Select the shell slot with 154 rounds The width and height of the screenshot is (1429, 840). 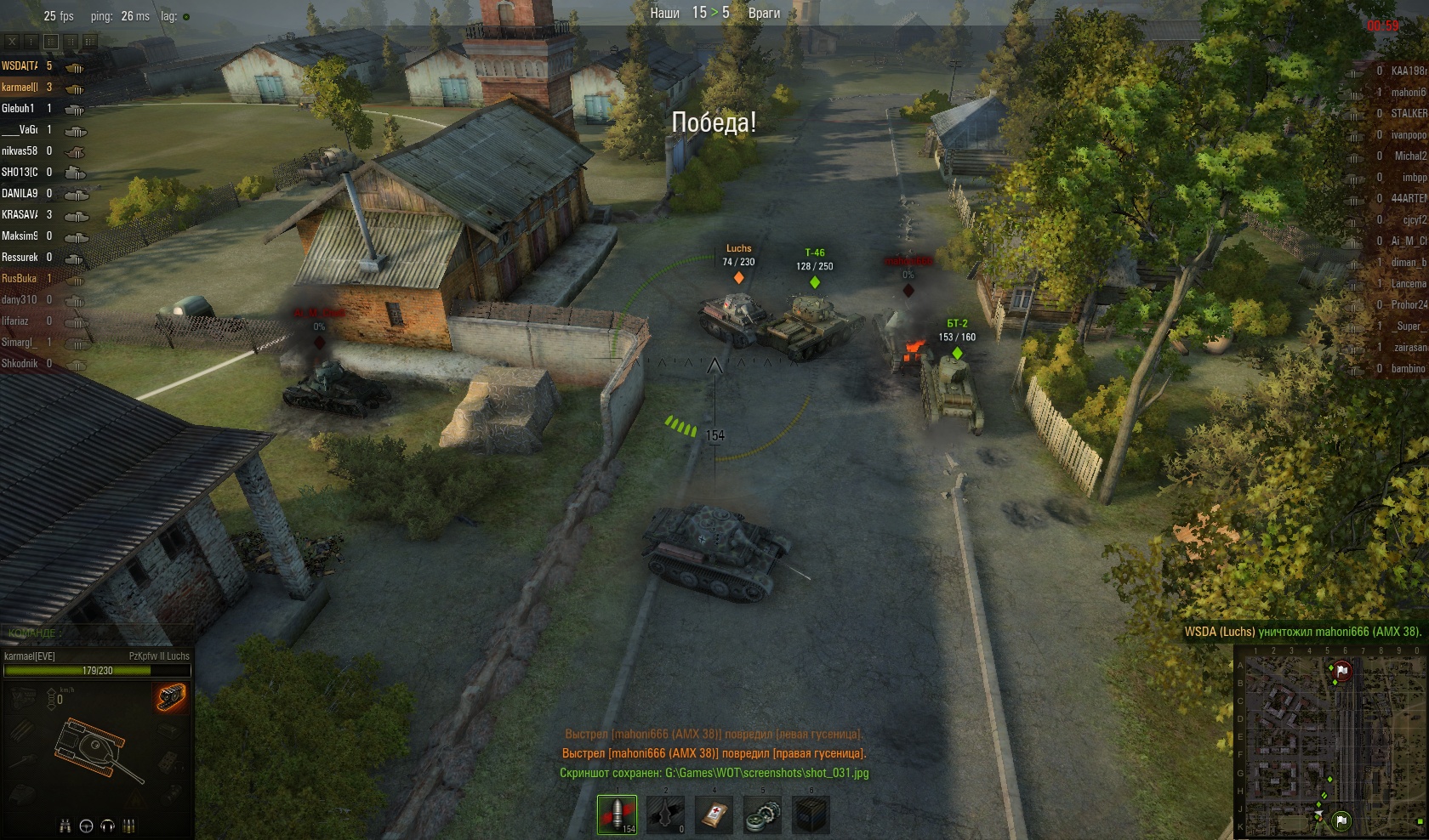point(617,814)
